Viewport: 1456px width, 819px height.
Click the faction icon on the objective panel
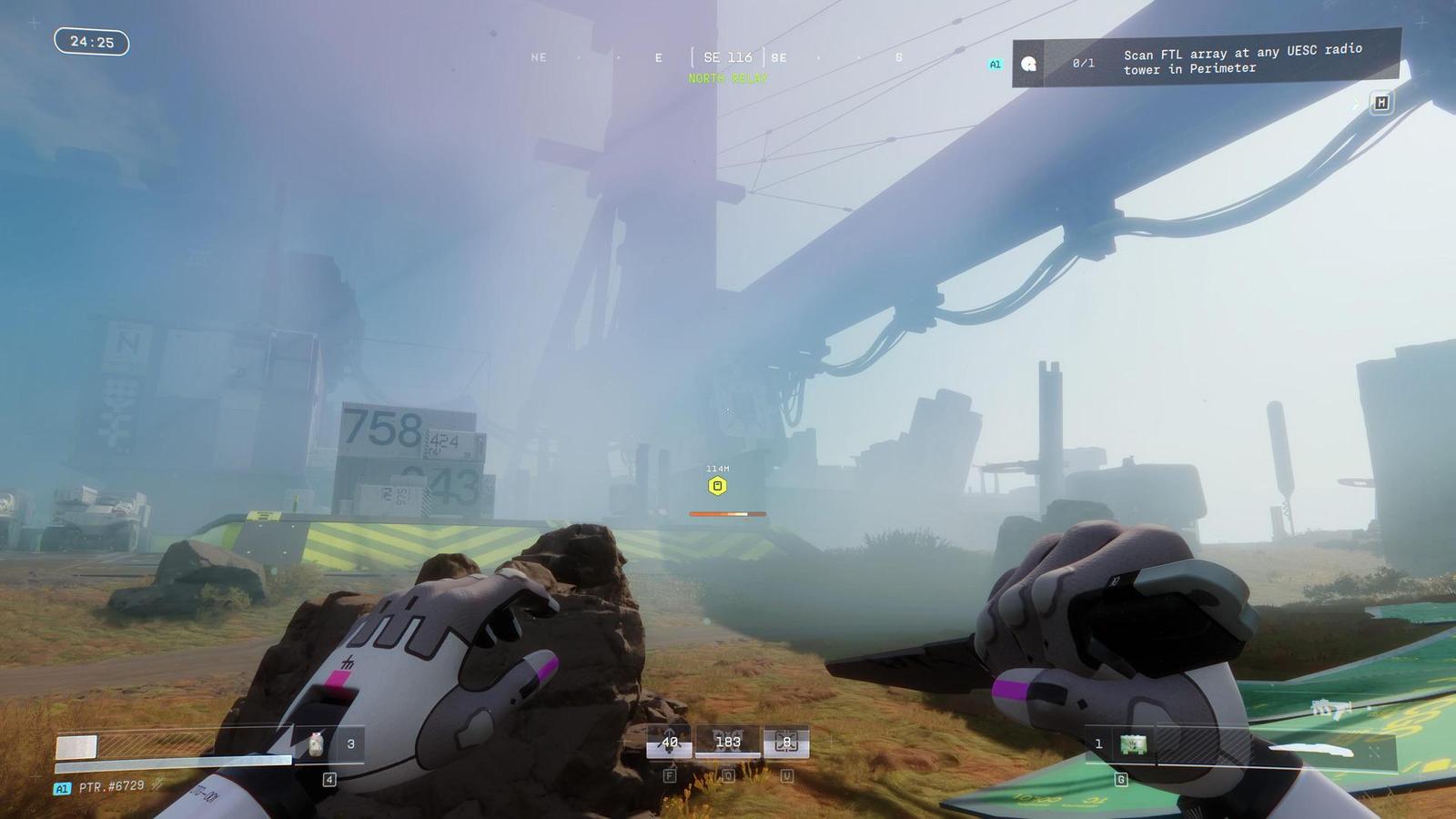coord(1028,64)
